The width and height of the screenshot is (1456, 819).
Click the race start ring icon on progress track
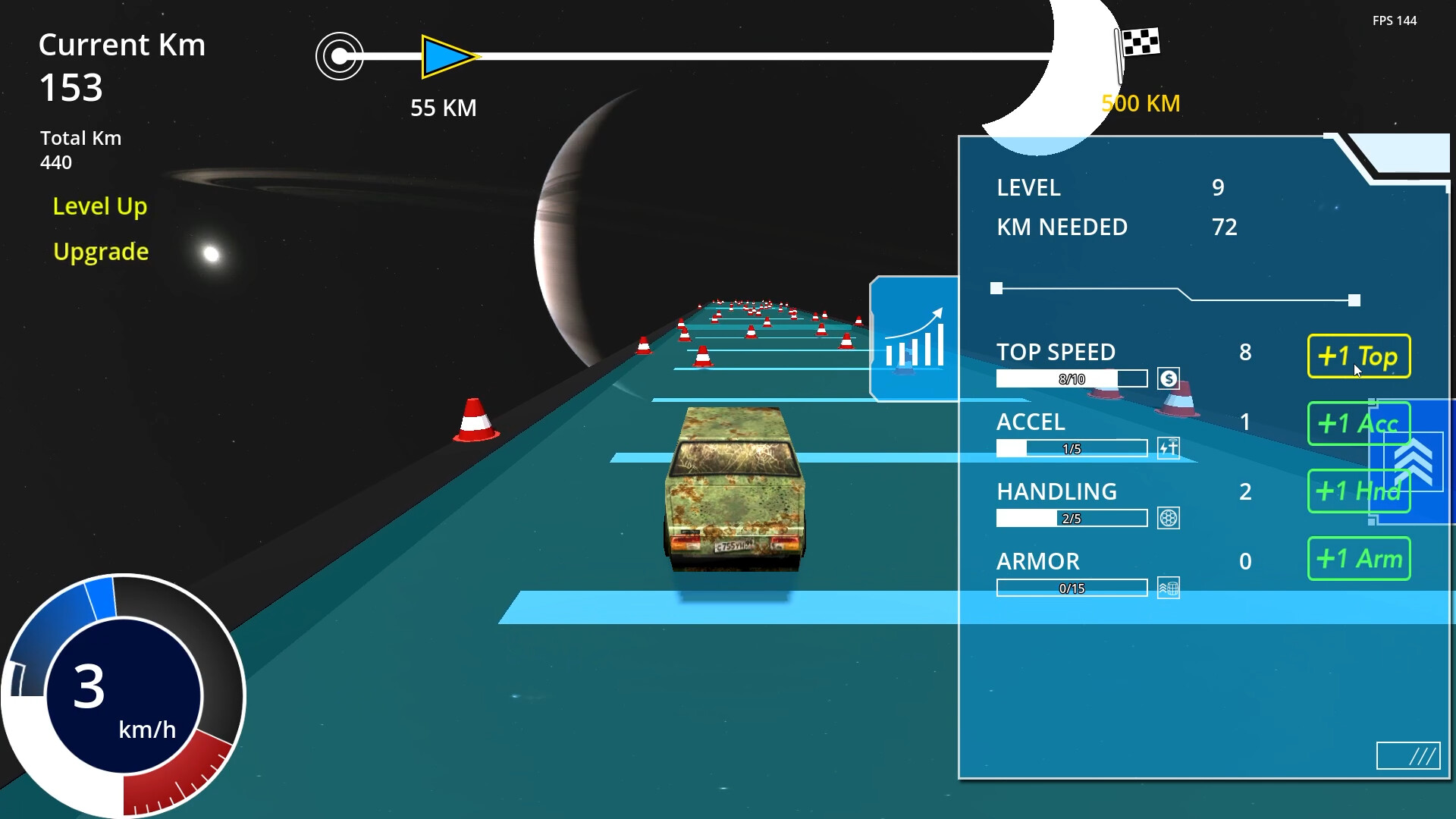pyautogui.click(x=340, y=55)
